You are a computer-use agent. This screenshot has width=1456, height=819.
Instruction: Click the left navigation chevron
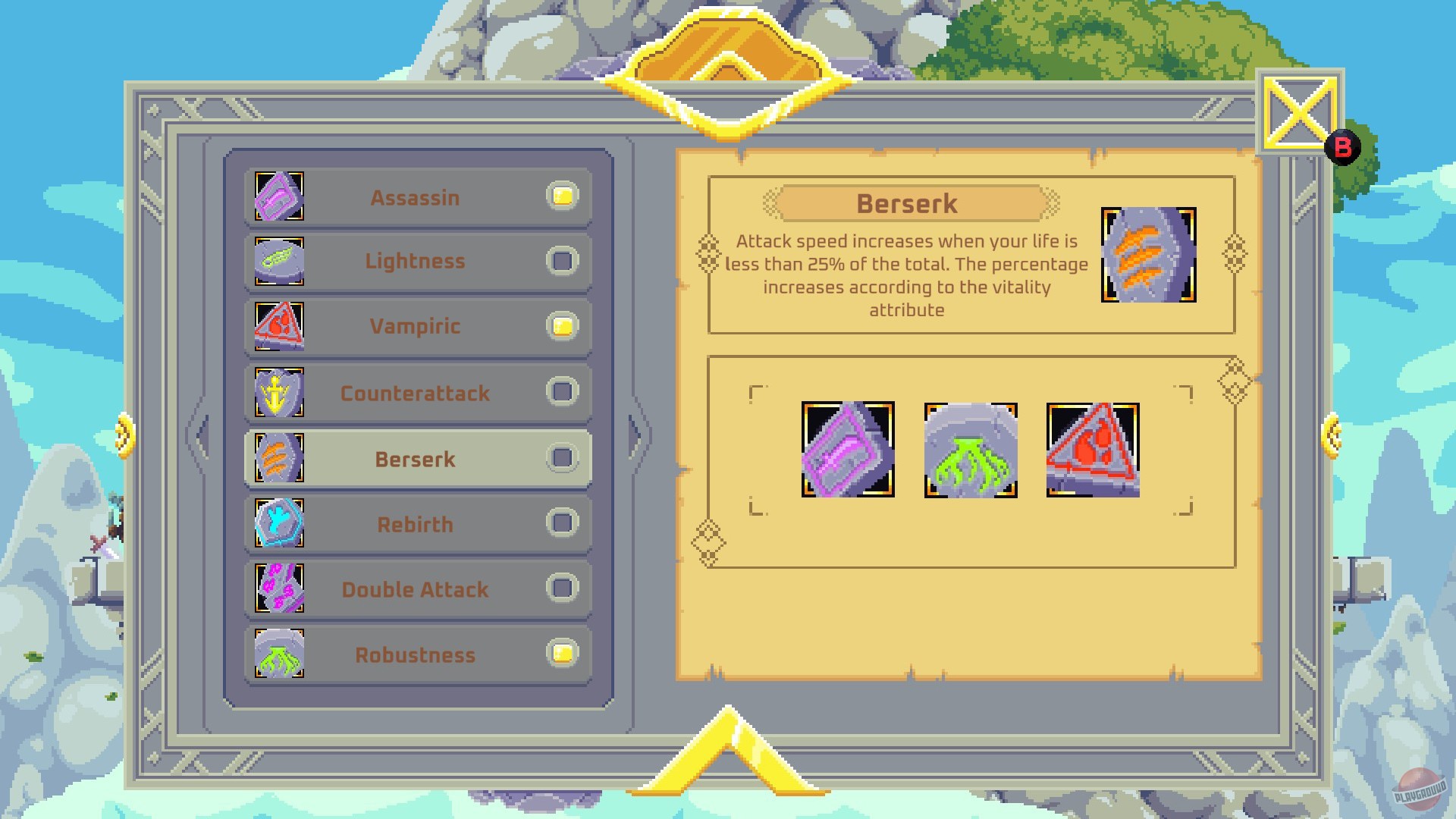[201, 434]
